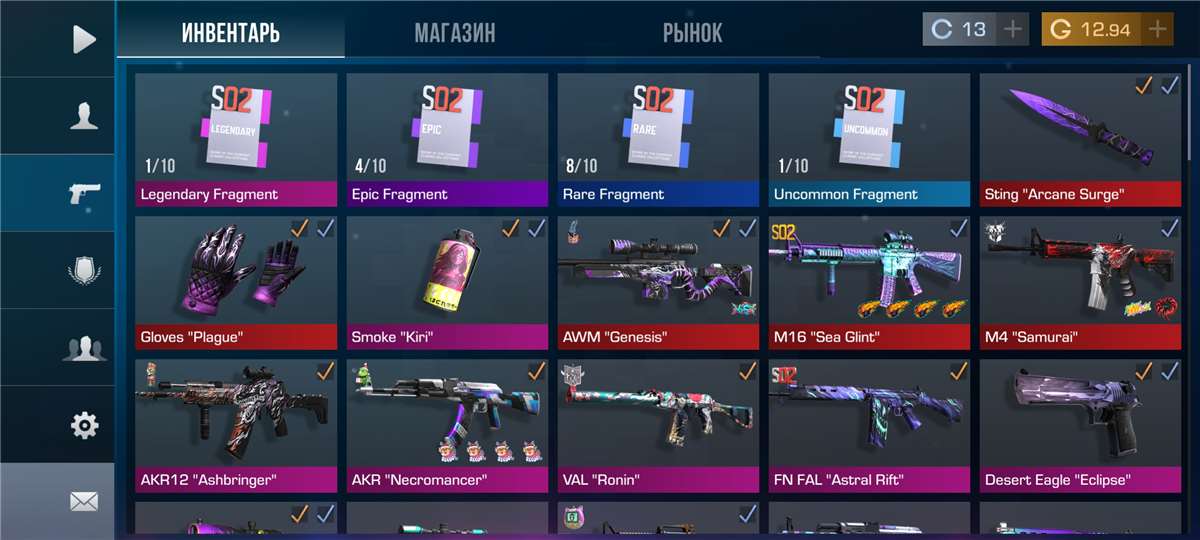
Task: Open the player profile sidebar icon
Action: [x=84, y=116]
